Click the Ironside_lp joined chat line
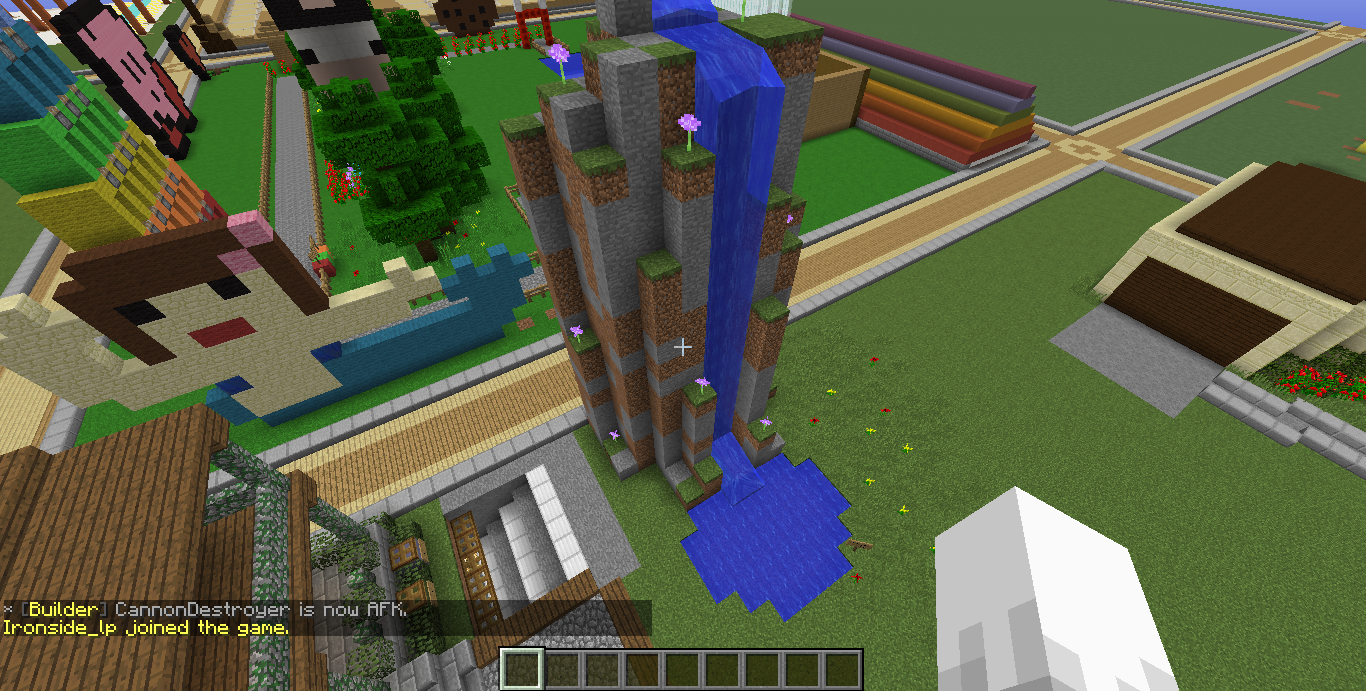Viewport: 1366px width, 691px height. [146, 628]
